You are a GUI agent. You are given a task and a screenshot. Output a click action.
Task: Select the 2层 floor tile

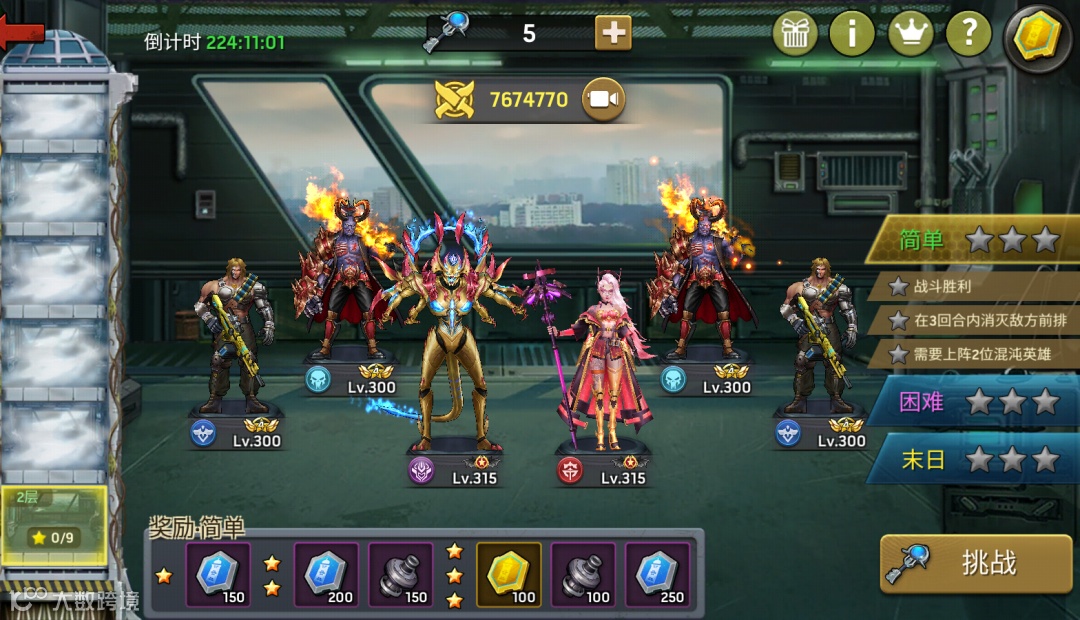(54, 524)
